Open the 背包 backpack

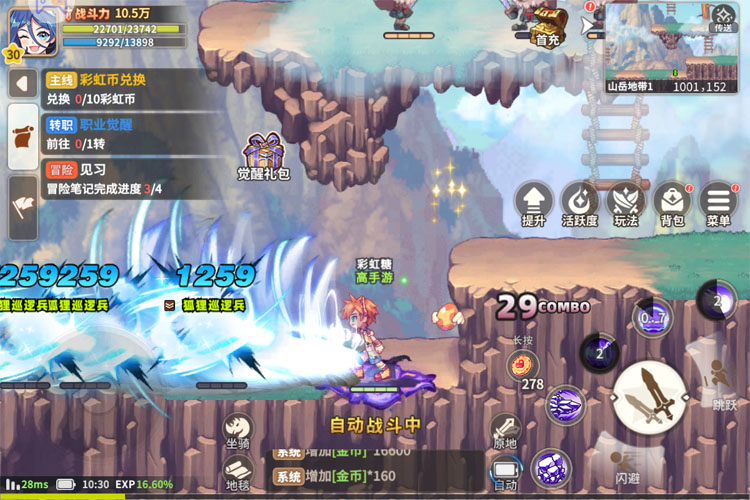[672, 203]
